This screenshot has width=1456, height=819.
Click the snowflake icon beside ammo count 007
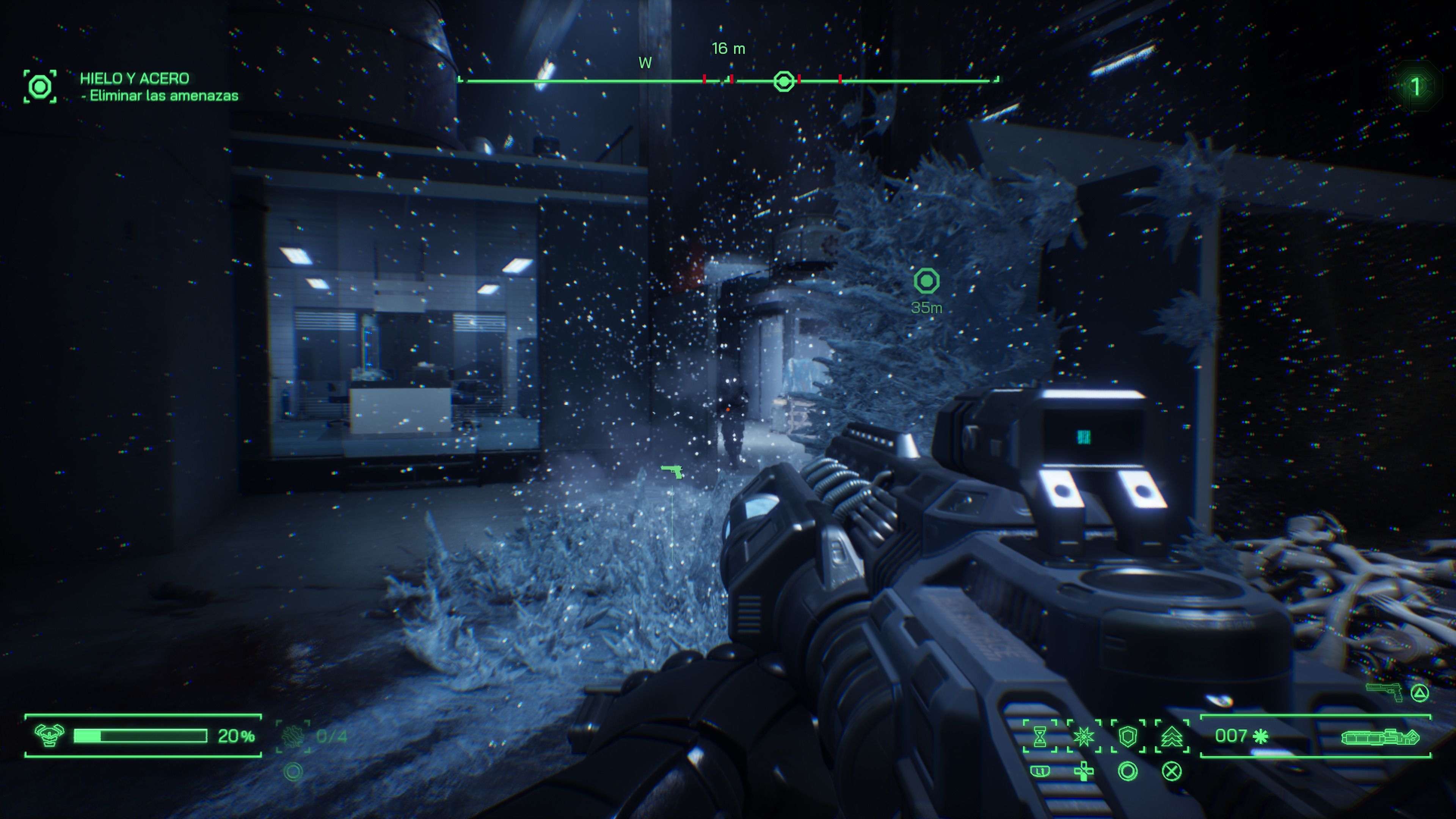tap(1260, 736)
